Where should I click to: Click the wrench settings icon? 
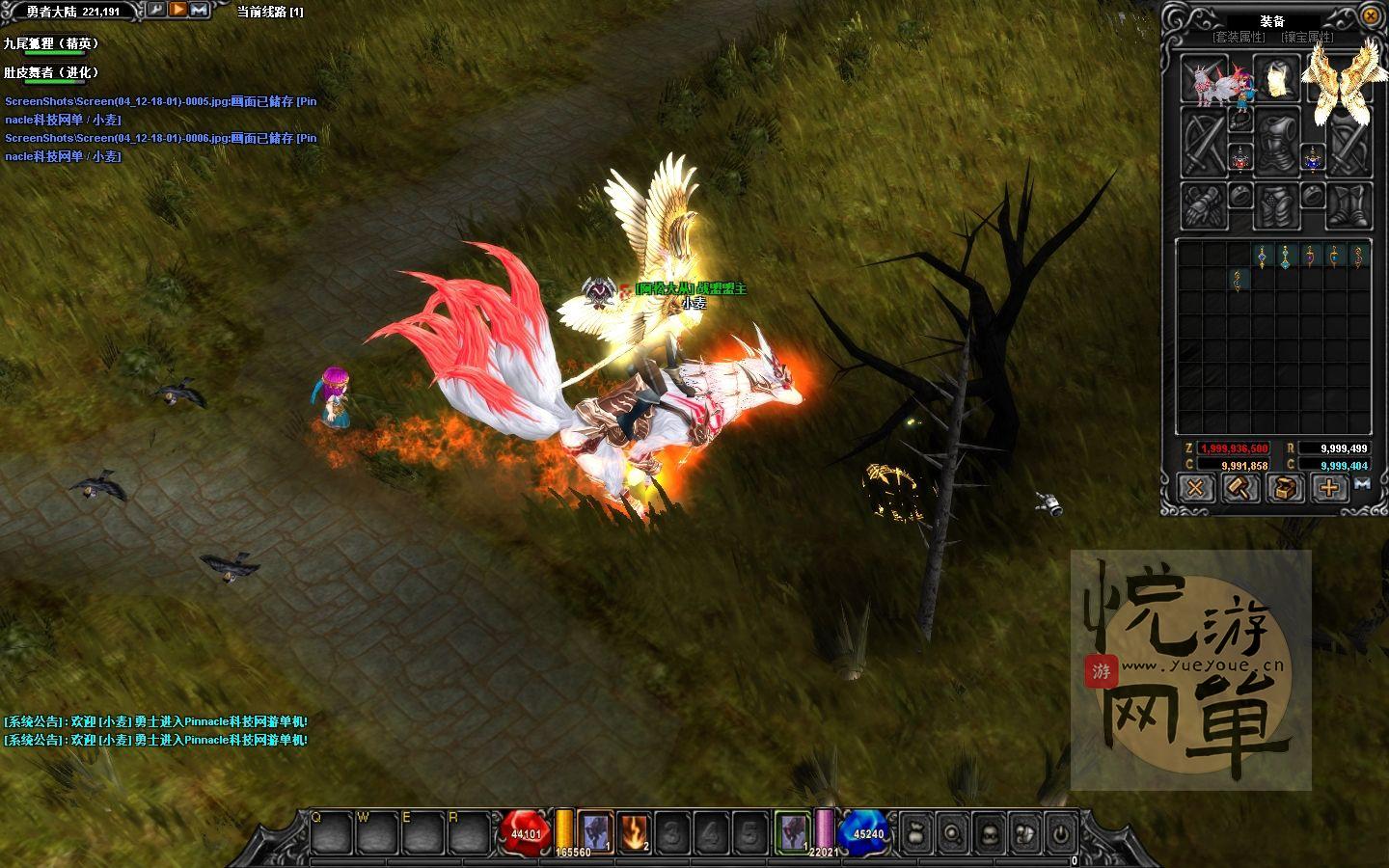point(155,10)
